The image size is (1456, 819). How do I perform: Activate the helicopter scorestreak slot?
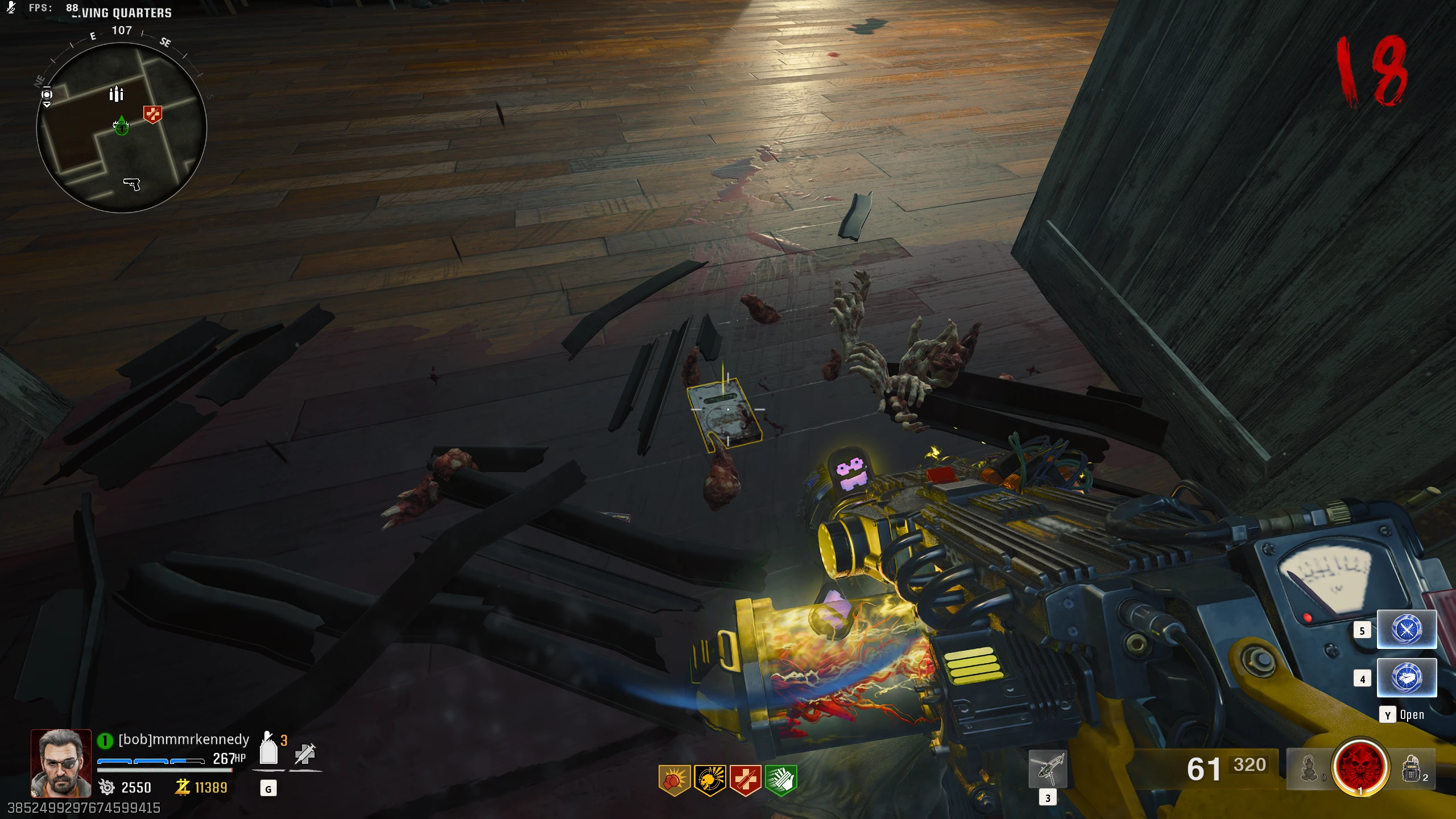tap(1048, 769)
